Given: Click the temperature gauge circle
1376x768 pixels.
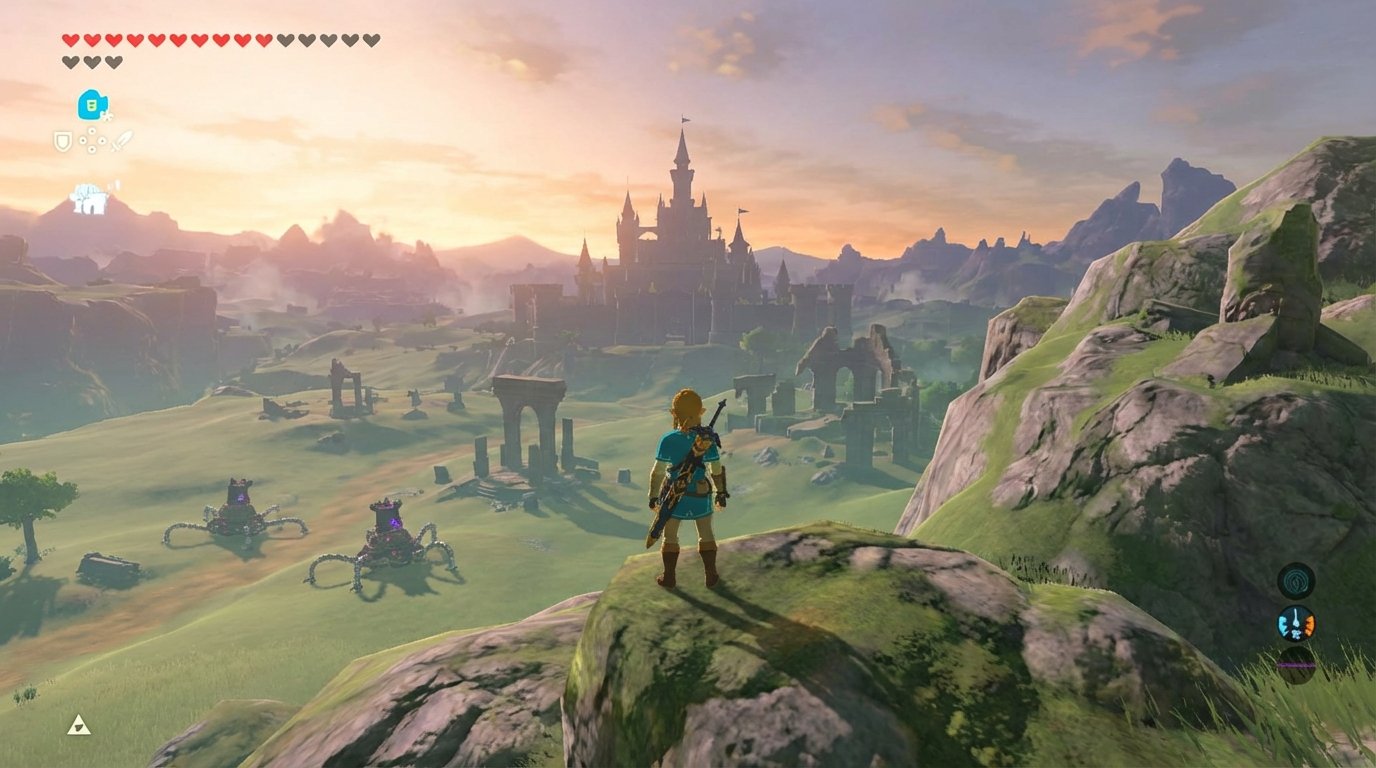Looking at the screenshot, I should 1296,621.
